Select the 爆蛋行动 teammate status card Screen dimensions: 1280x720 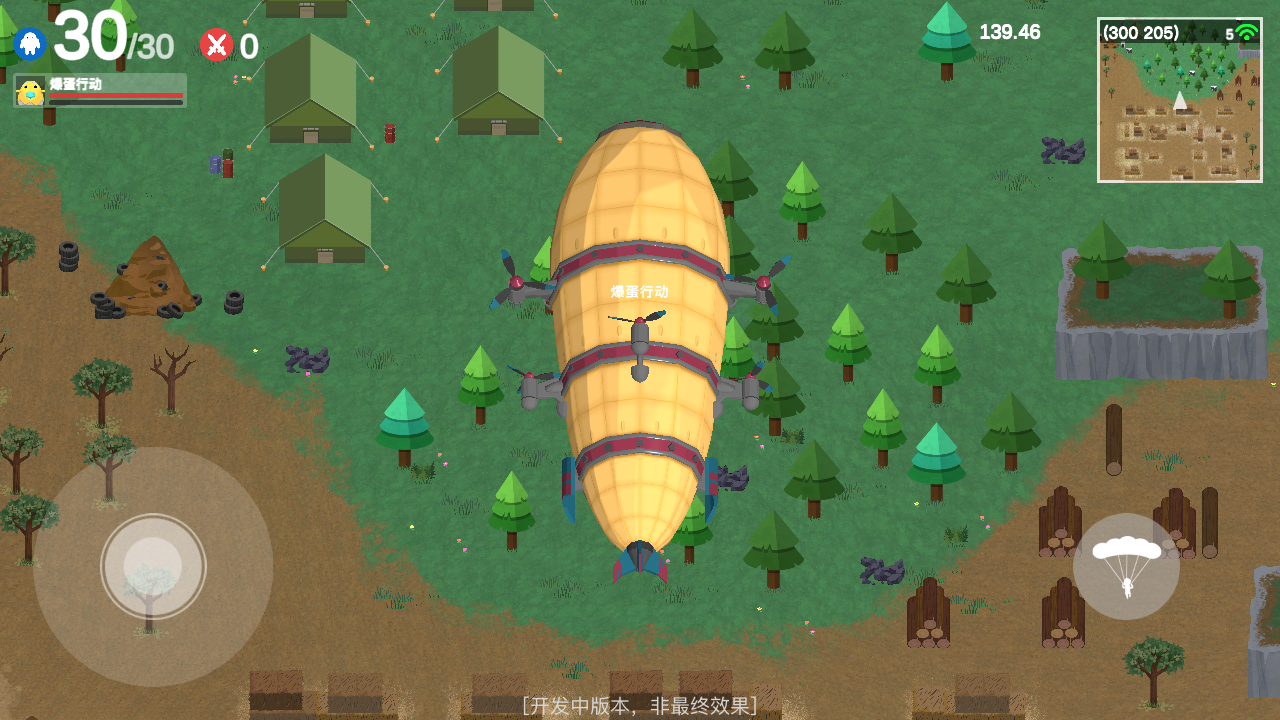coord(100,90)
